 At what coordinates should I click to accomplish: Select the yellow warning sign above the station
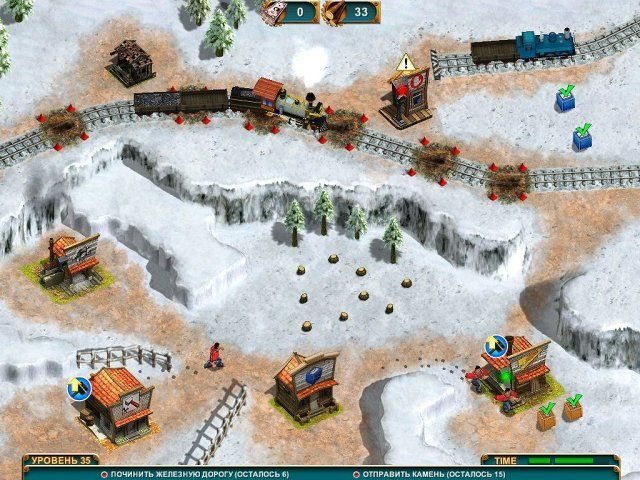[x=404, y=64]
